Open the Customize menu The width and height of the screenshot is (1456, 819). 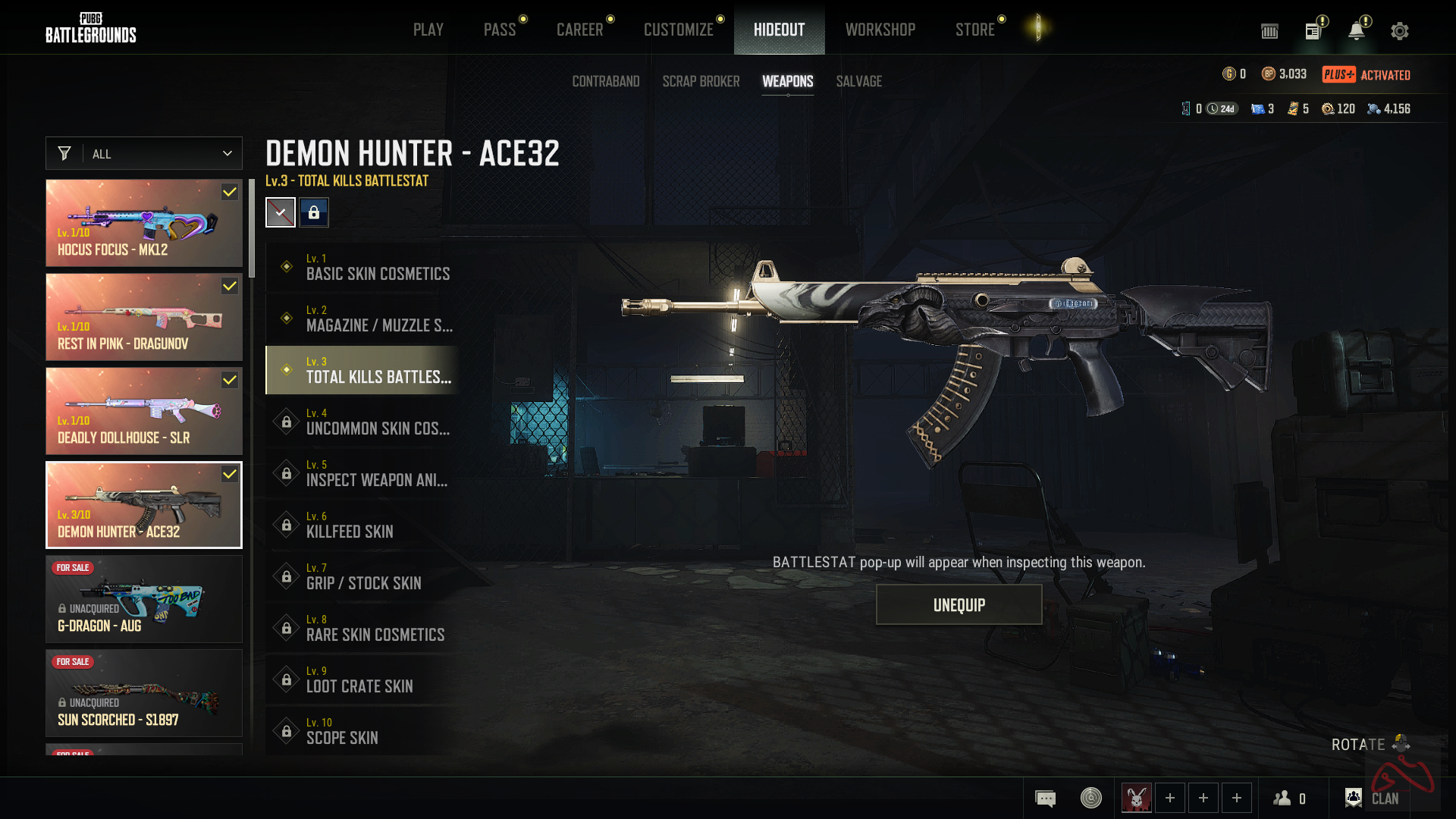pyautogui.click(x=678, y=30)
